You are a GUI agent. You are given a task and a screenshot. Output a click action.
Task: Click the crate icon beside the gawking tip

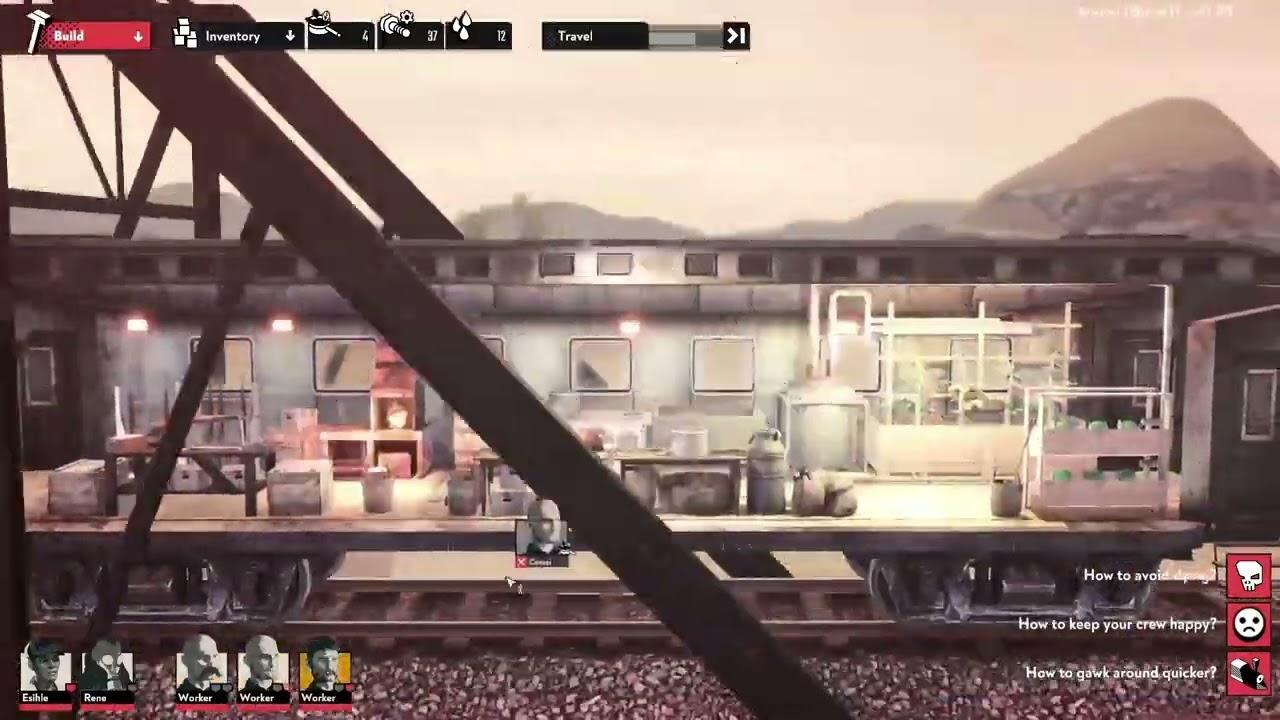click(x=1248, y=673)
